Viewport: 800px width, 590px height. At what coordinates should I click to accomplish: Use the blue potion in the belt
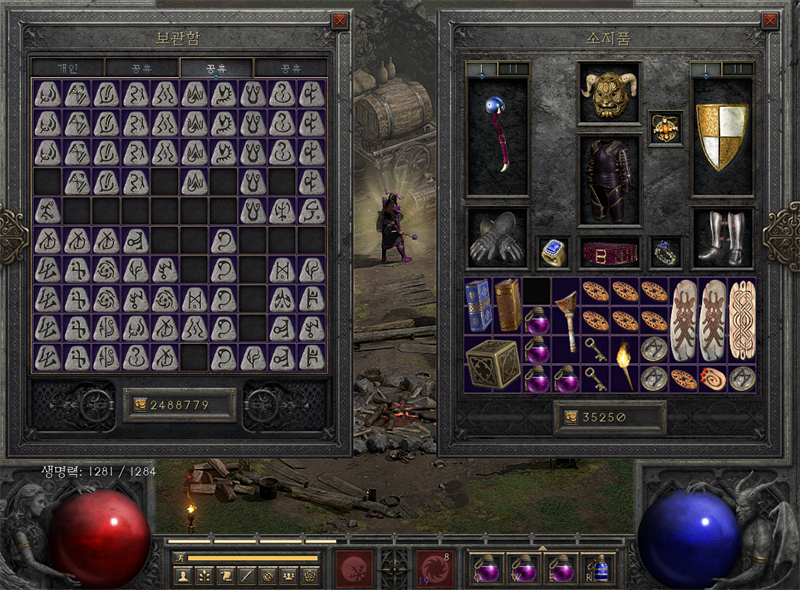tap(599, 568)
